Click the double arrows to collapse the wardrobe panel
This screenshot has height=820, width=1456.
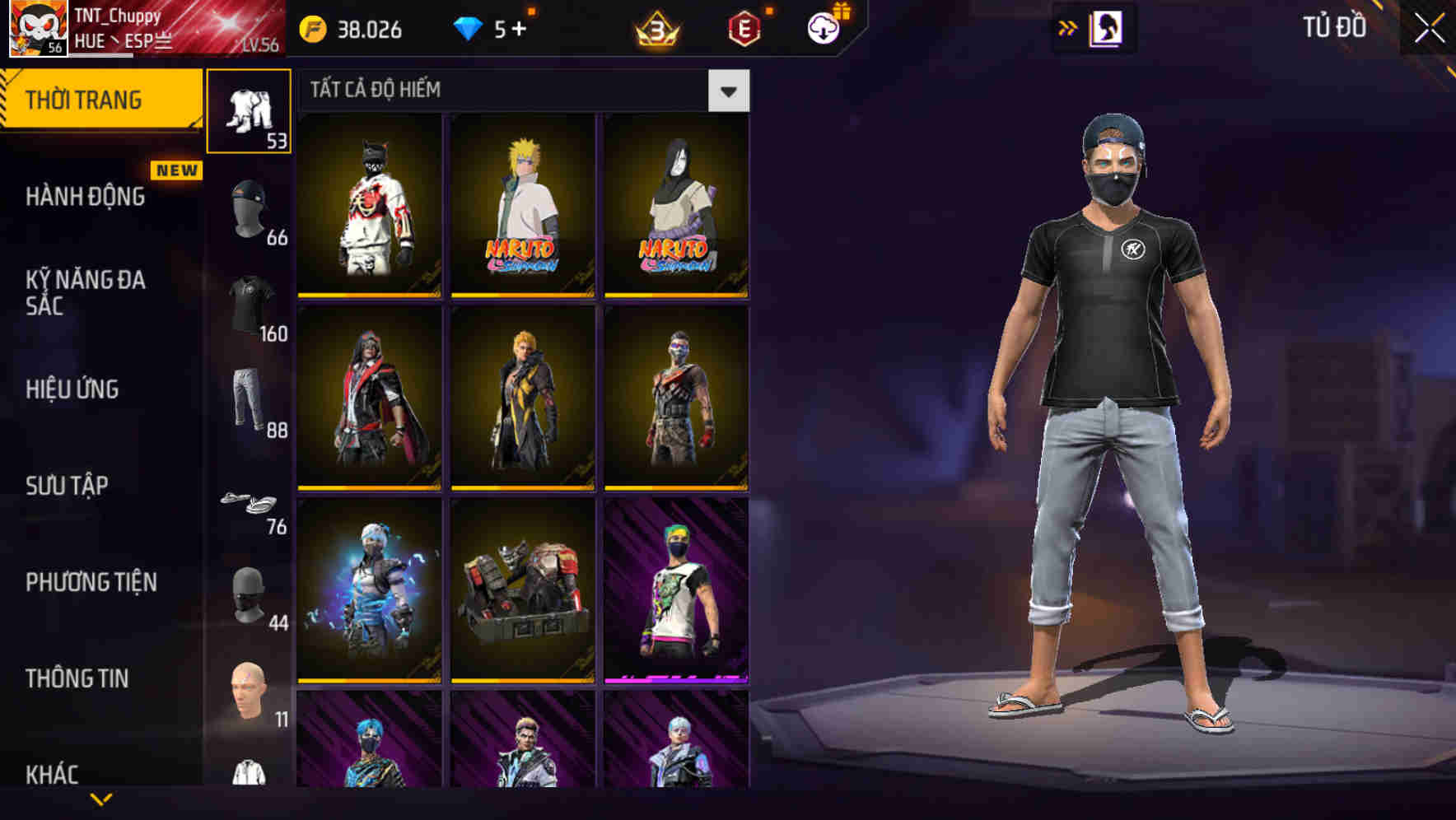[1068, 27]
